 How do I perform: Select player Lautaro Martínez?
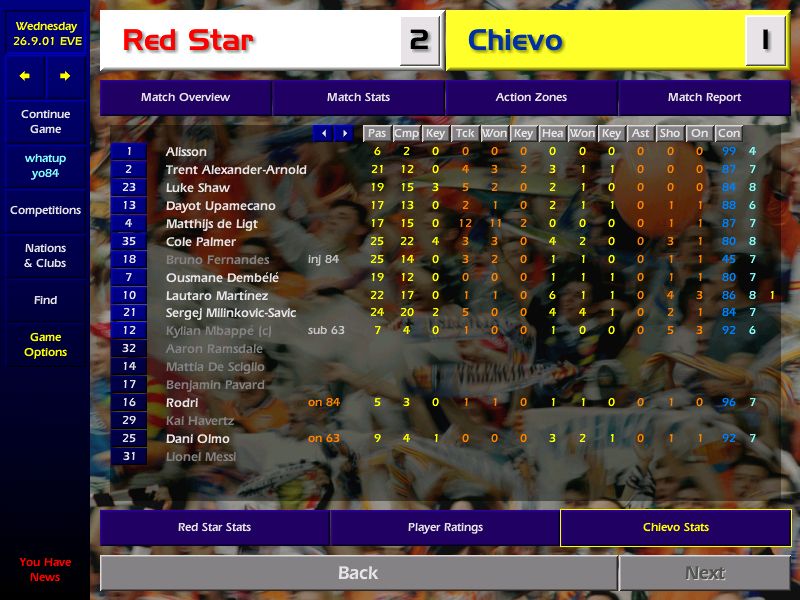pyautogui.click(x=217, y=296)
